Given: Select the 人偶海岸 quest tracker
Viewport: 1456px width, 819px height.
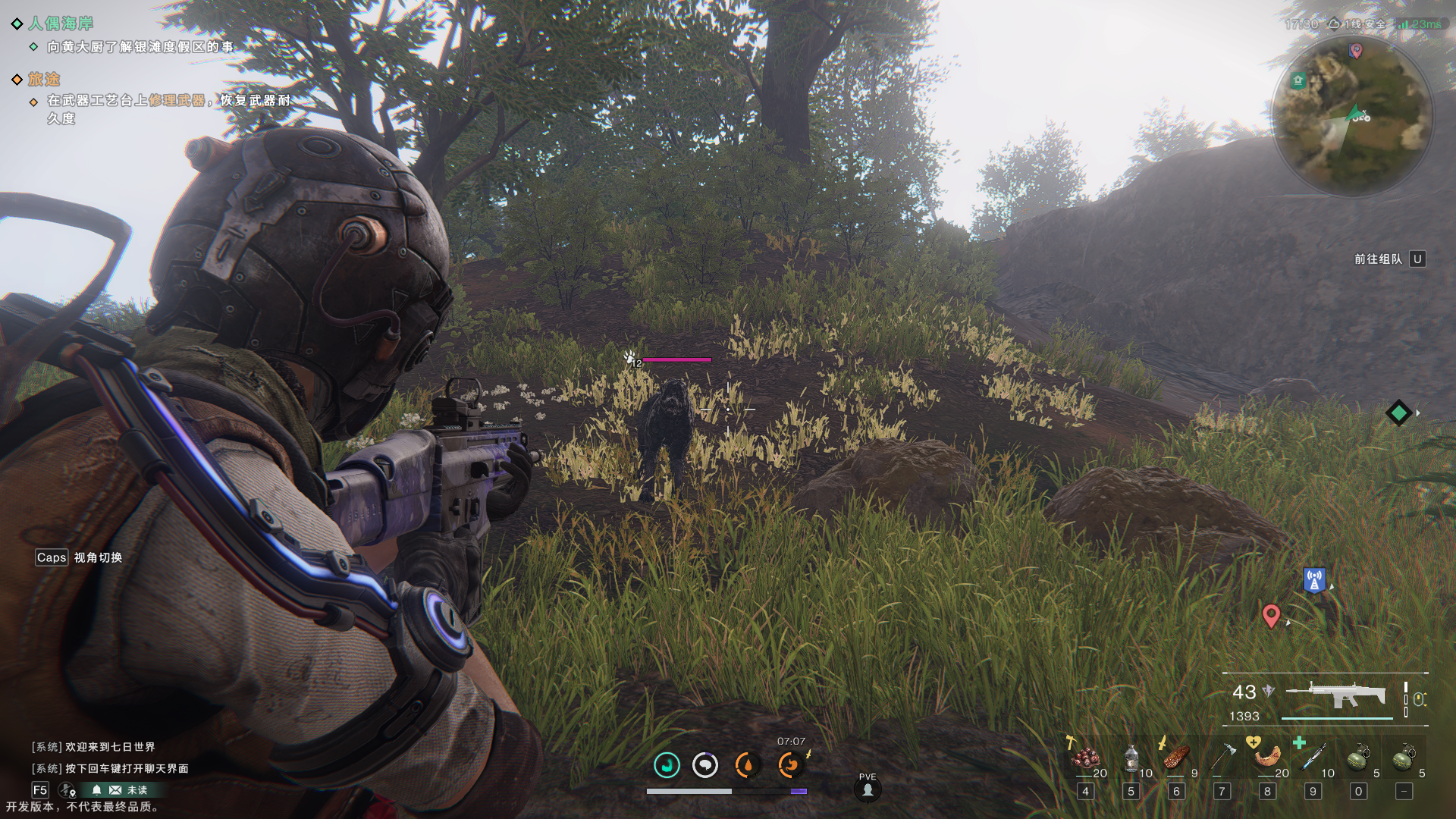Looking at the screenshot, I should pyautogui.click(x=61, y=24).
